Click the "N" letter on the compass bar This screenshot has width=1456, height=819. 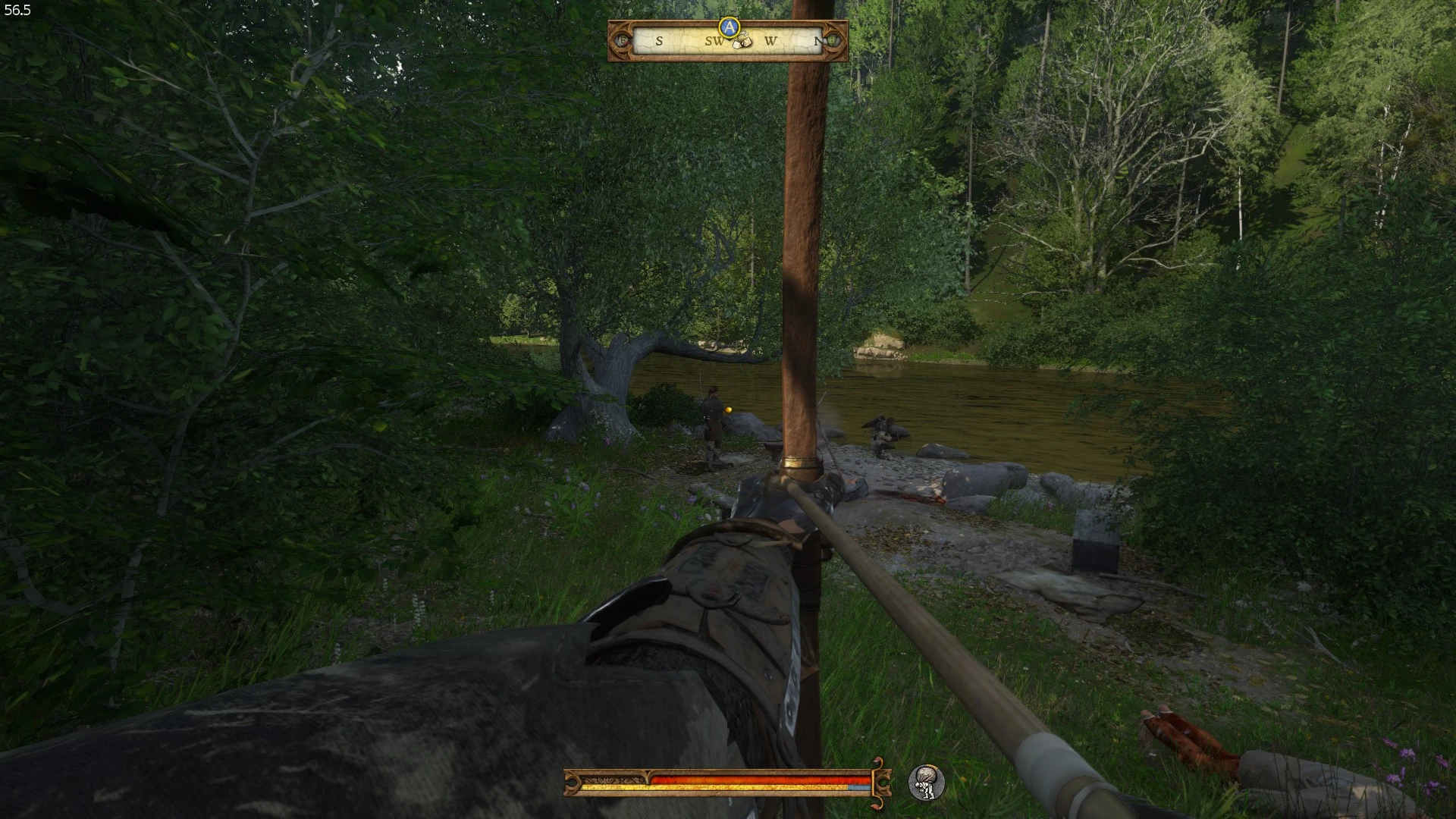coord(817,40)
